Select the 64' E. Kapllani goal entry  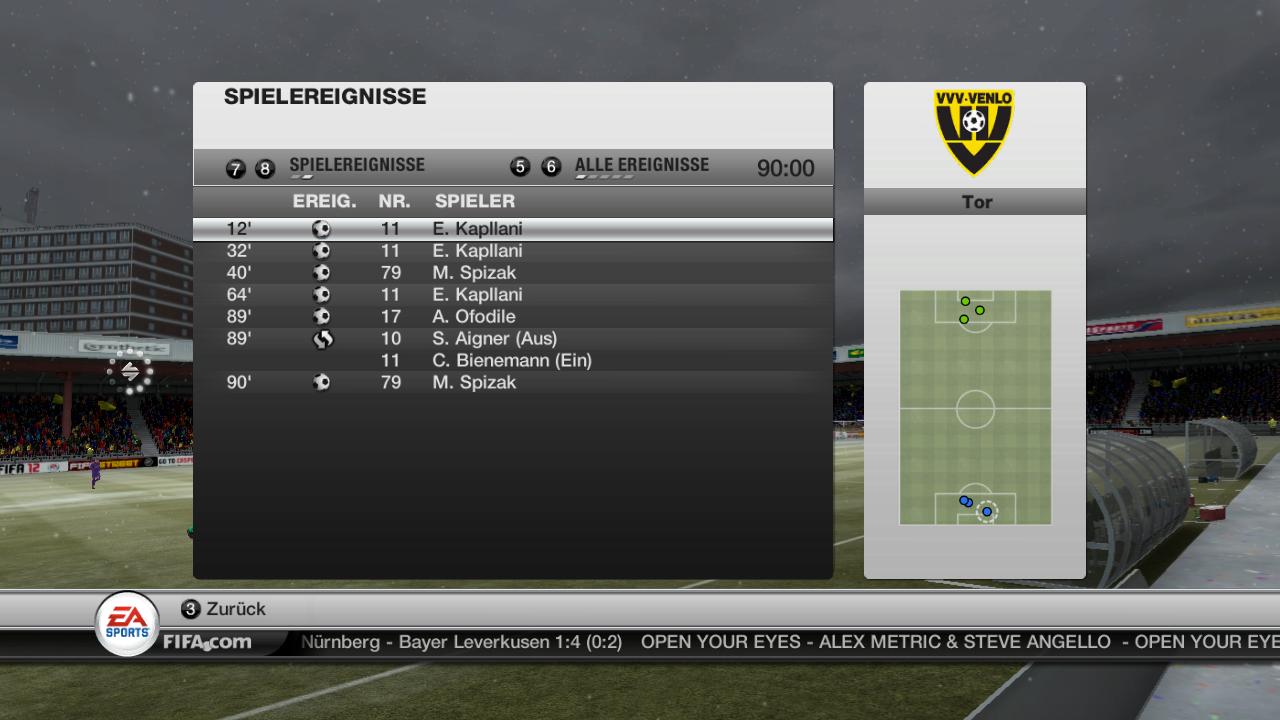pyautogui.click(x=512, y=295)
